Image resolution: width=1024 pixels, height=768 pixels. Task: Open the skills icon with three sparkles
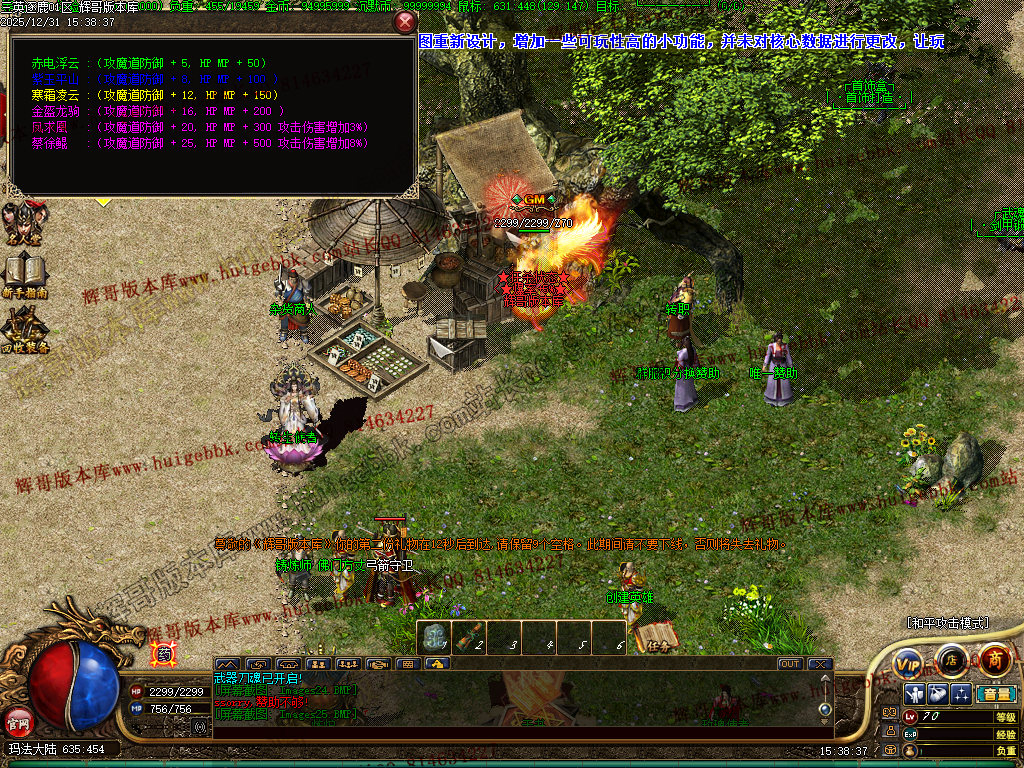(x=961, y=694)
